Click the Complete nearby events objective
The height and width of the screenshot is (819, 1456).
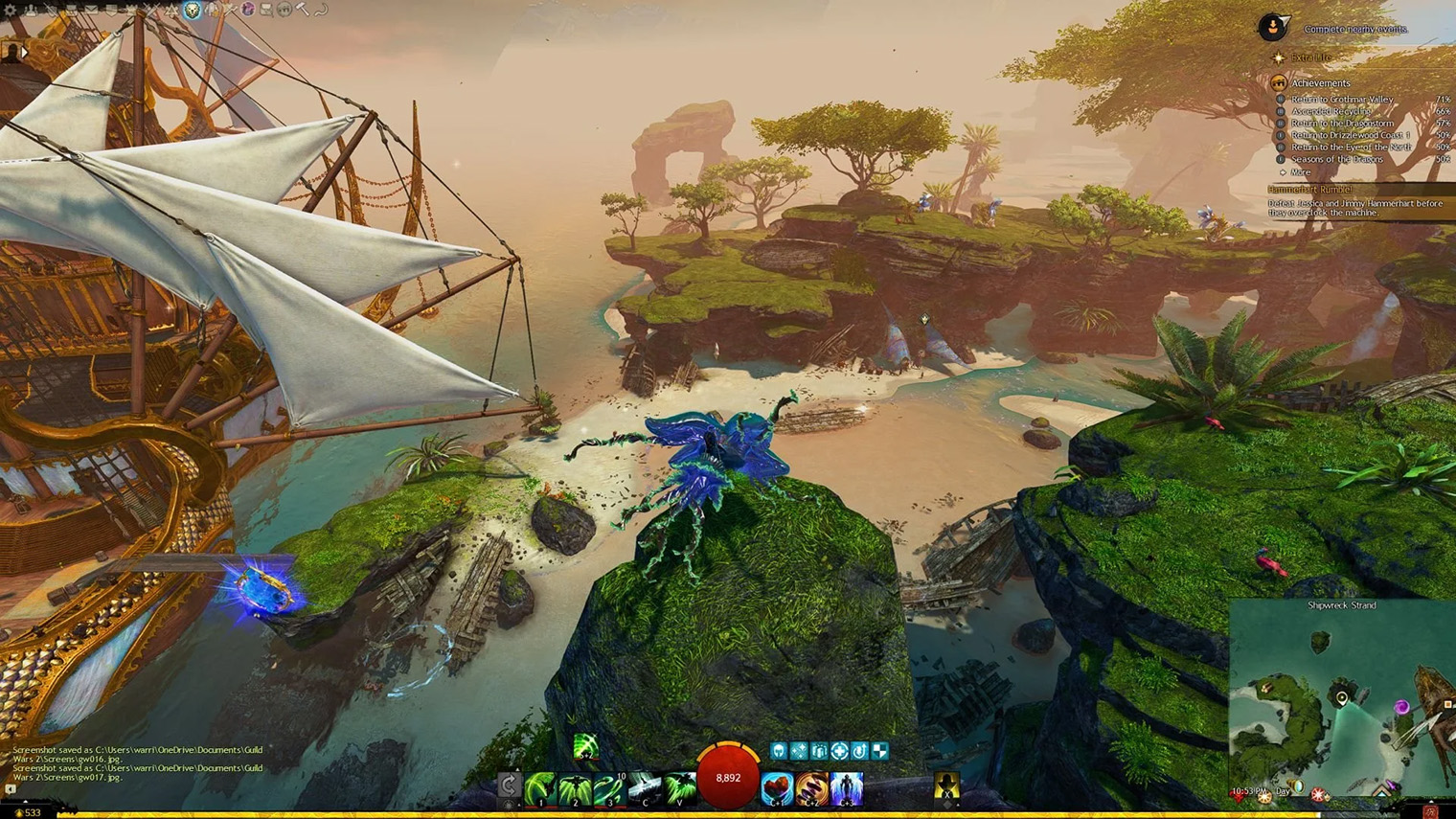click(1355, 30)
